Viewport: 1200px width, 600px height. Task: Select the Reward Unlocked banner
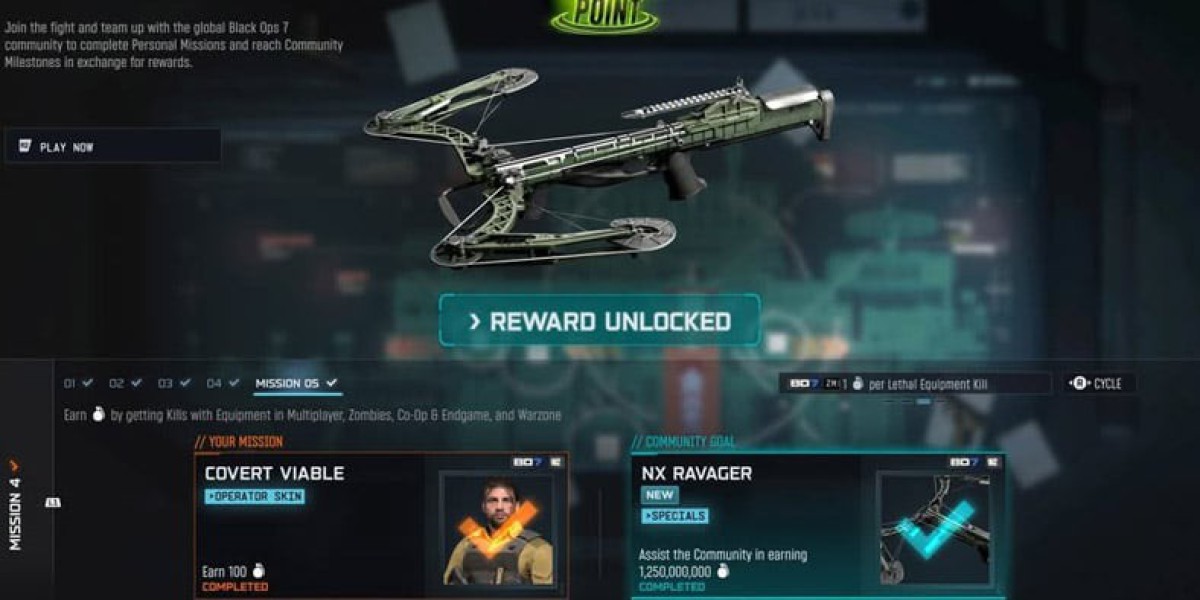coord(599,321)
